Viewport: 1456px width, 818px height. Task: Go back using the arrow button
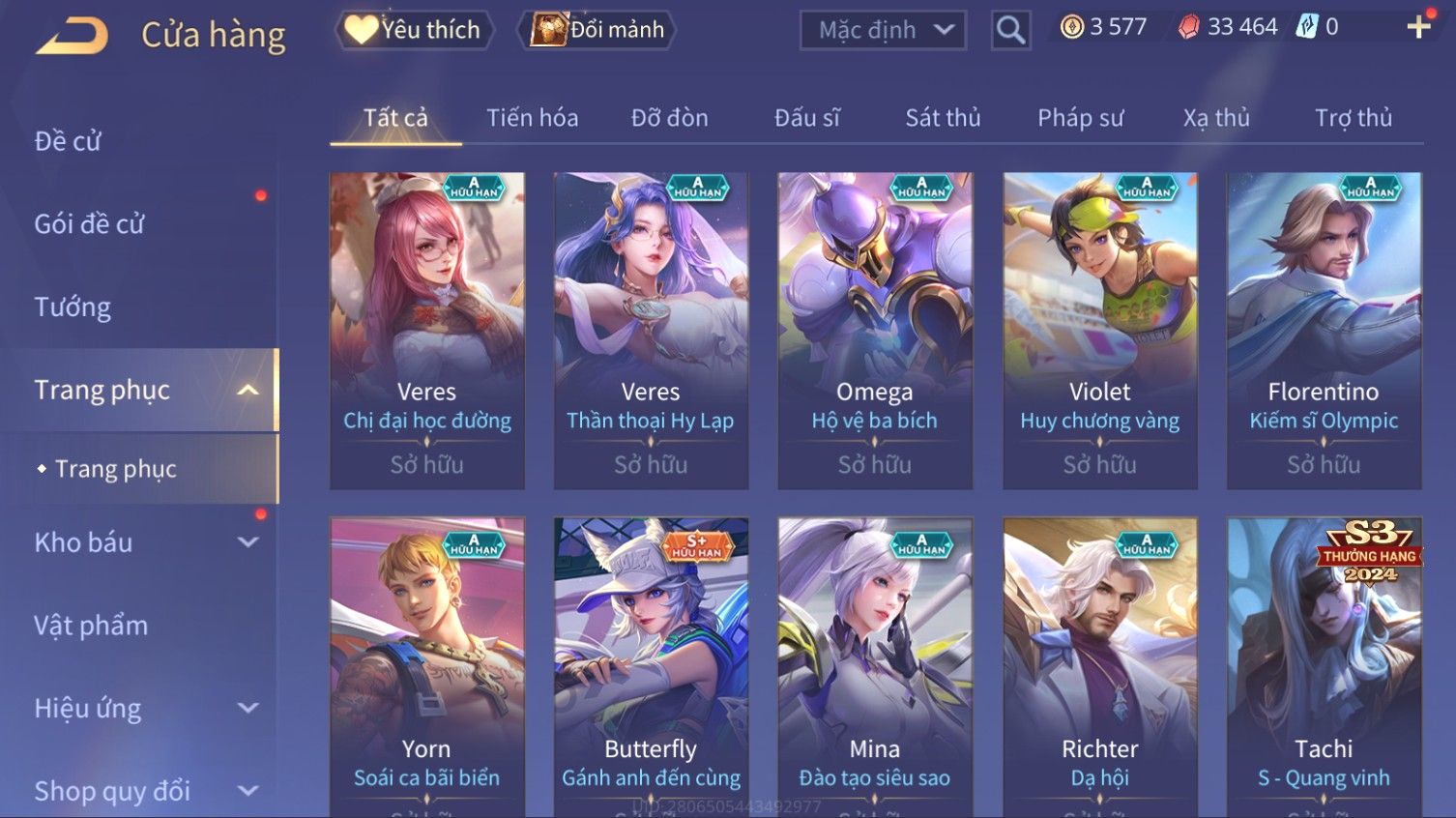pos(73,36)
